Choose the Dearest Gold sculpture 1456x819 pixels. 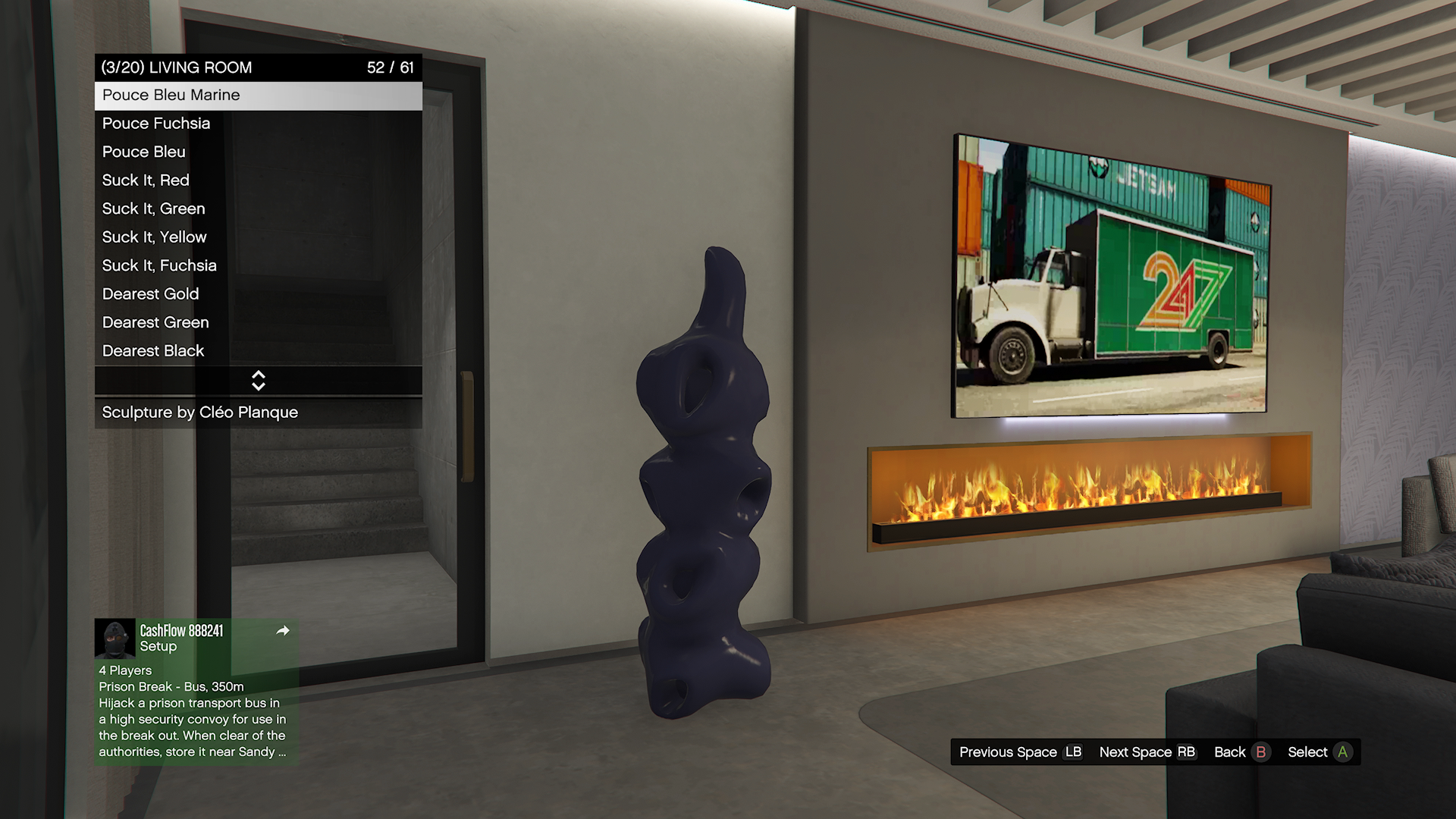[x=258, y=294]
